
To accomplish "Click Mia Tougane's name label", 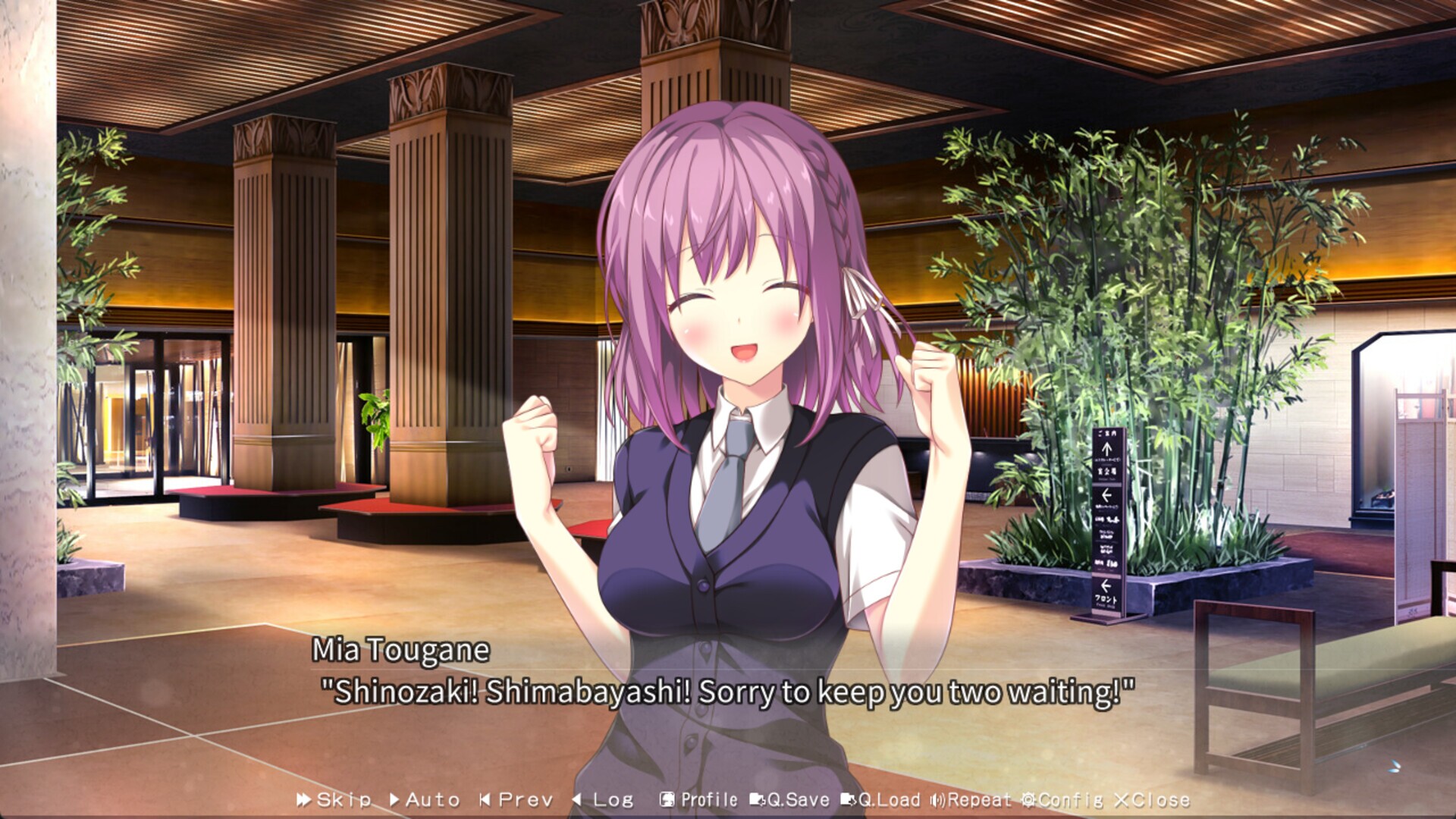I will (x=400, y=650).
